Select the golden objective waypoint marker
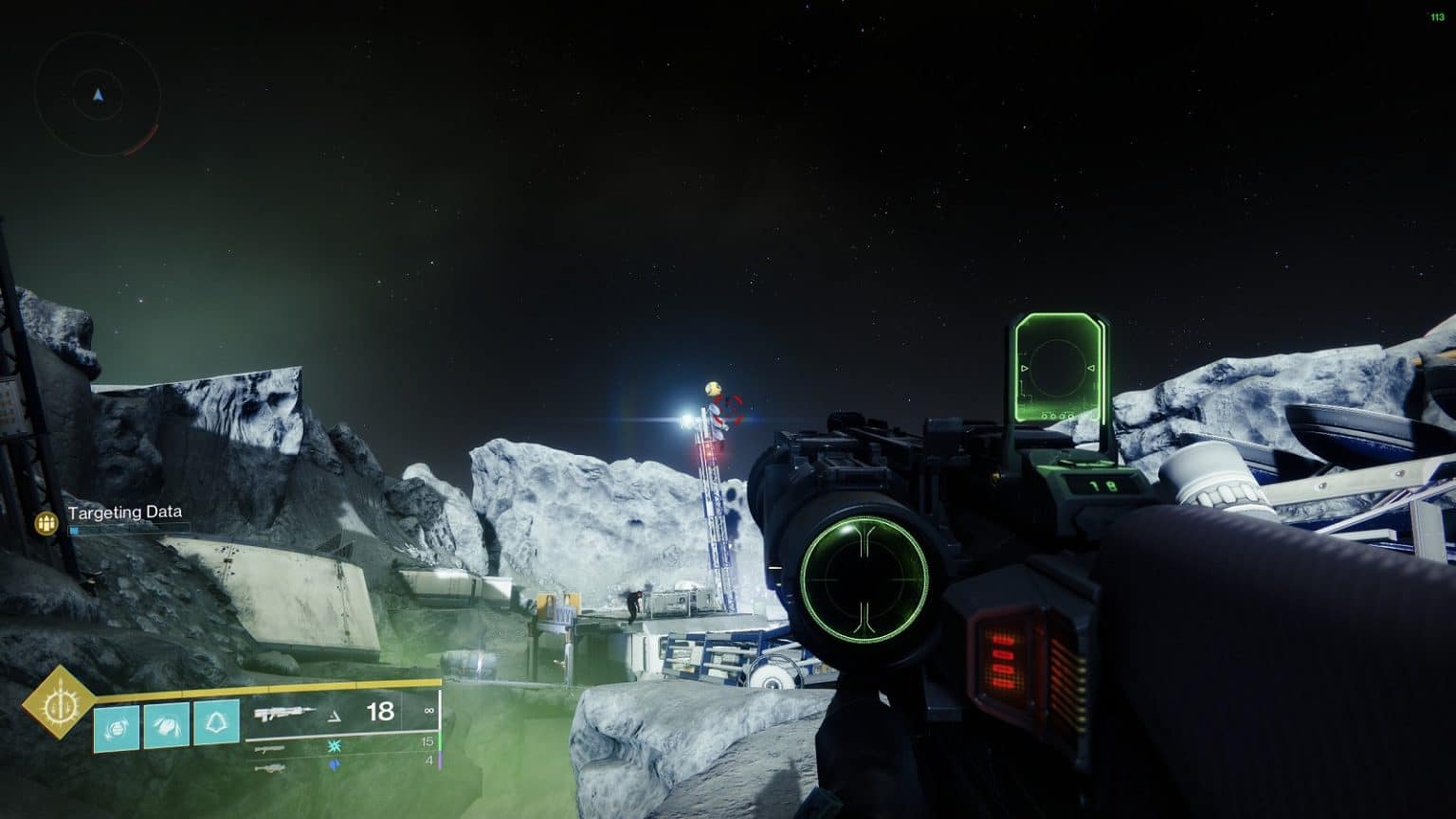The width and height of the screenshot is (1456, 819). click(713, 389)
